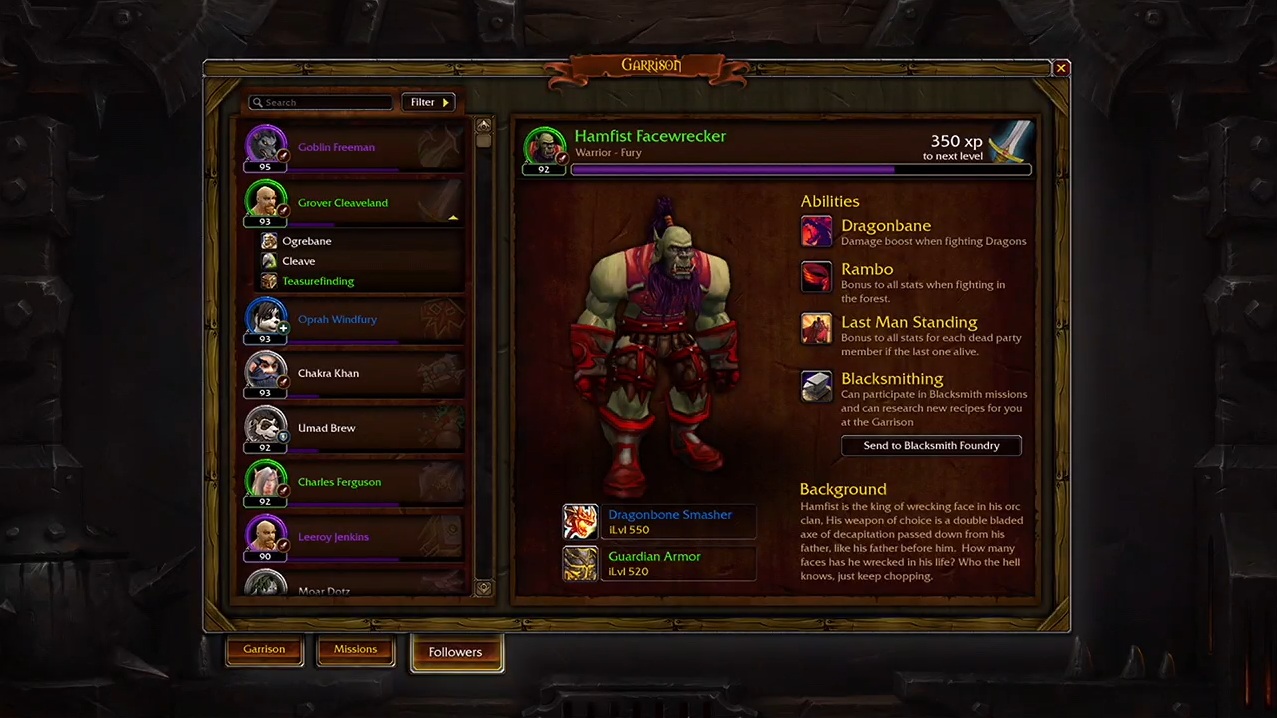Select follower Charles Ferguson

(350, 482)
